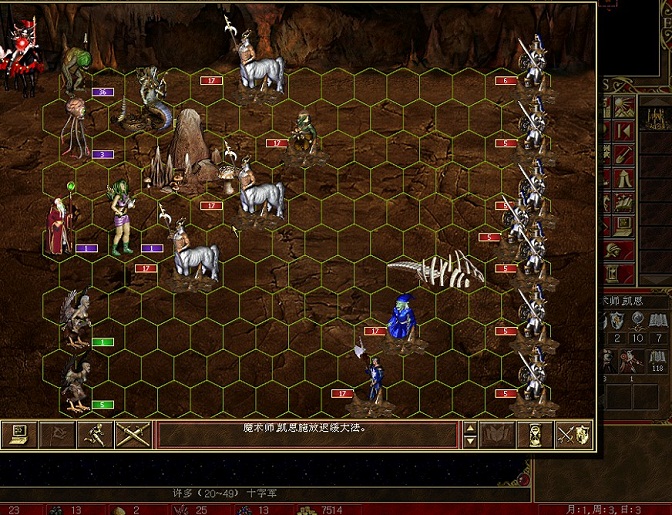672x515 pixels.
Task: Open the combat options menu
Action: click(19, 434)
